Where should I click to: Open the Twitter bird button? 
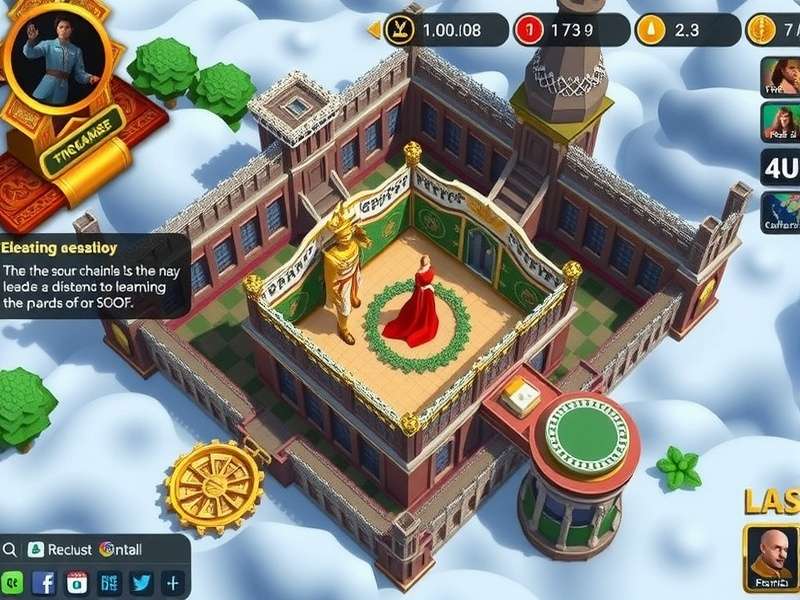coord(140,583)
